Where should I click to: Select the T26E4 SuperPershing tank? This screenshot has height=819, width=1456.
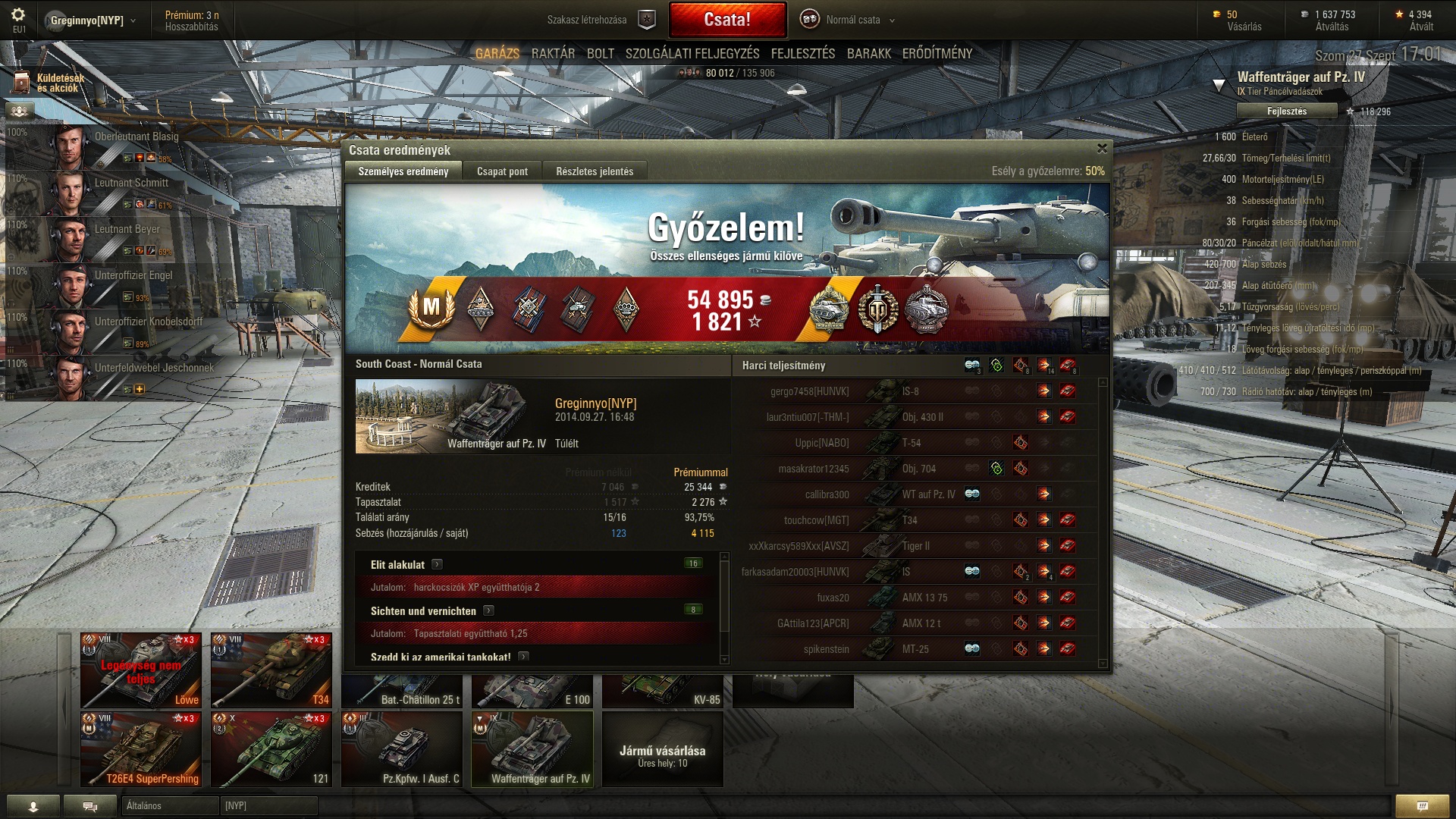tap(142, 748)
